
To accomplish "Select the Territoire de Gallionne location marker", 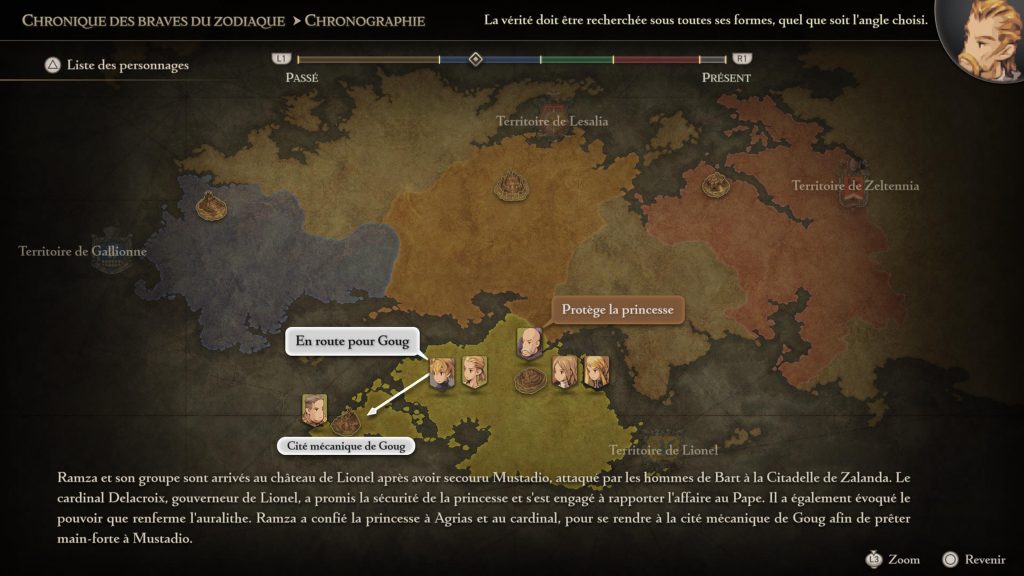I will 210,205.
